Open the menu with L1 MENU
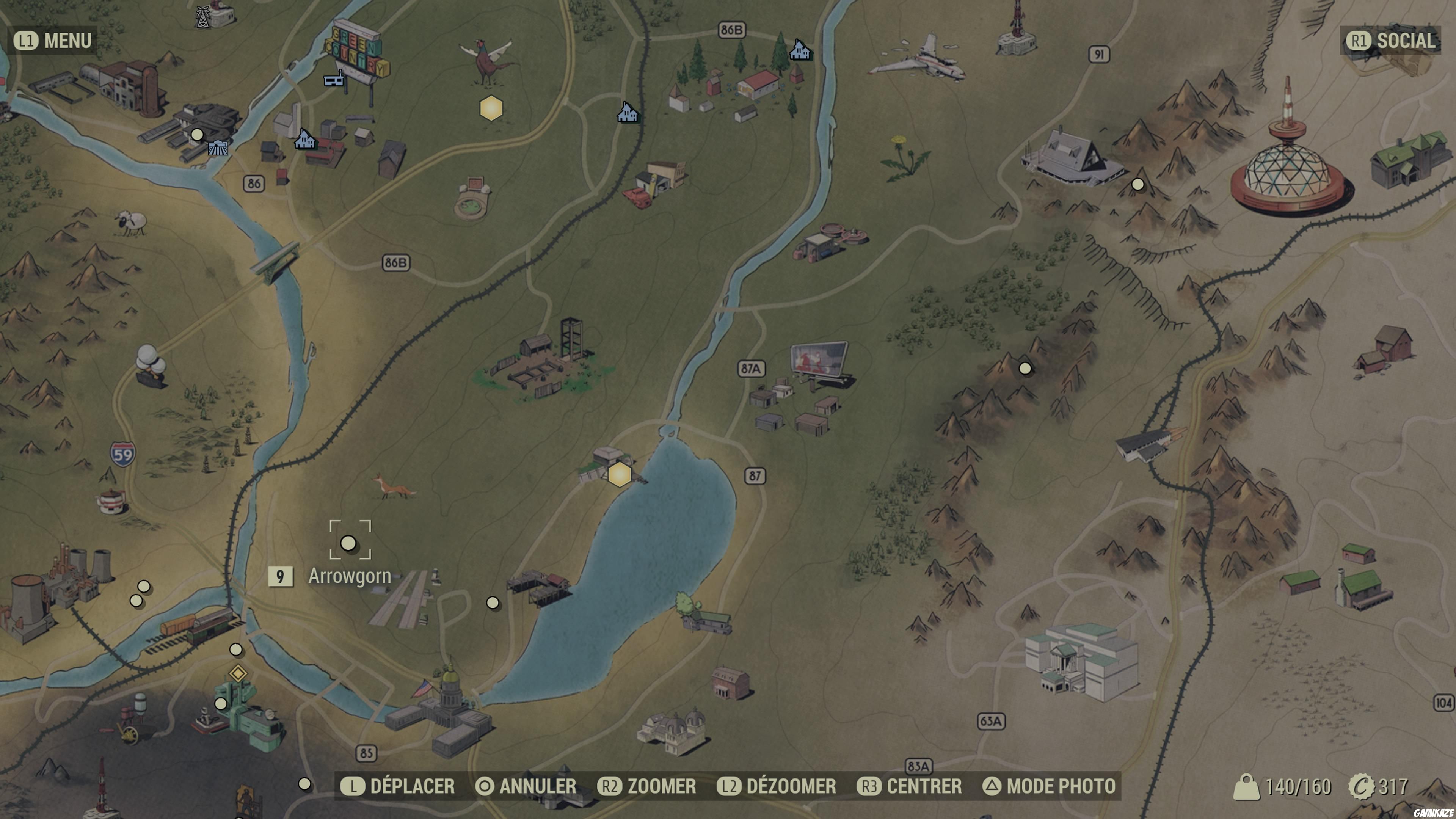This screenshot has height=819, width=1456. tap(52, 41)
